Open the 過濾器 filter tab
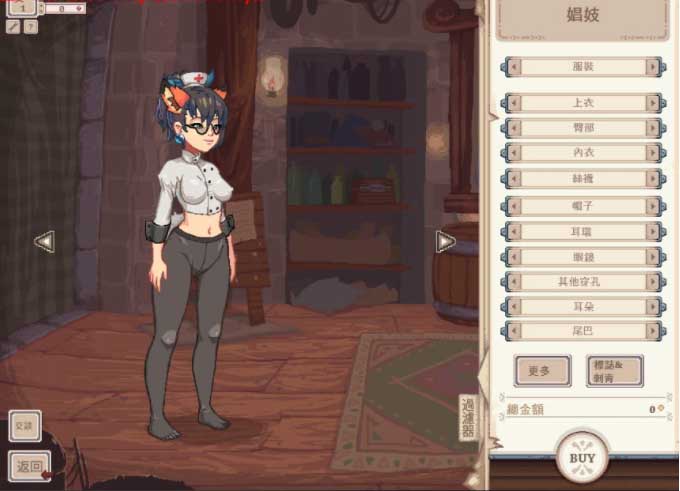Image resolution: width=680 pixels, height=491 pixels. tap(468, 418)
